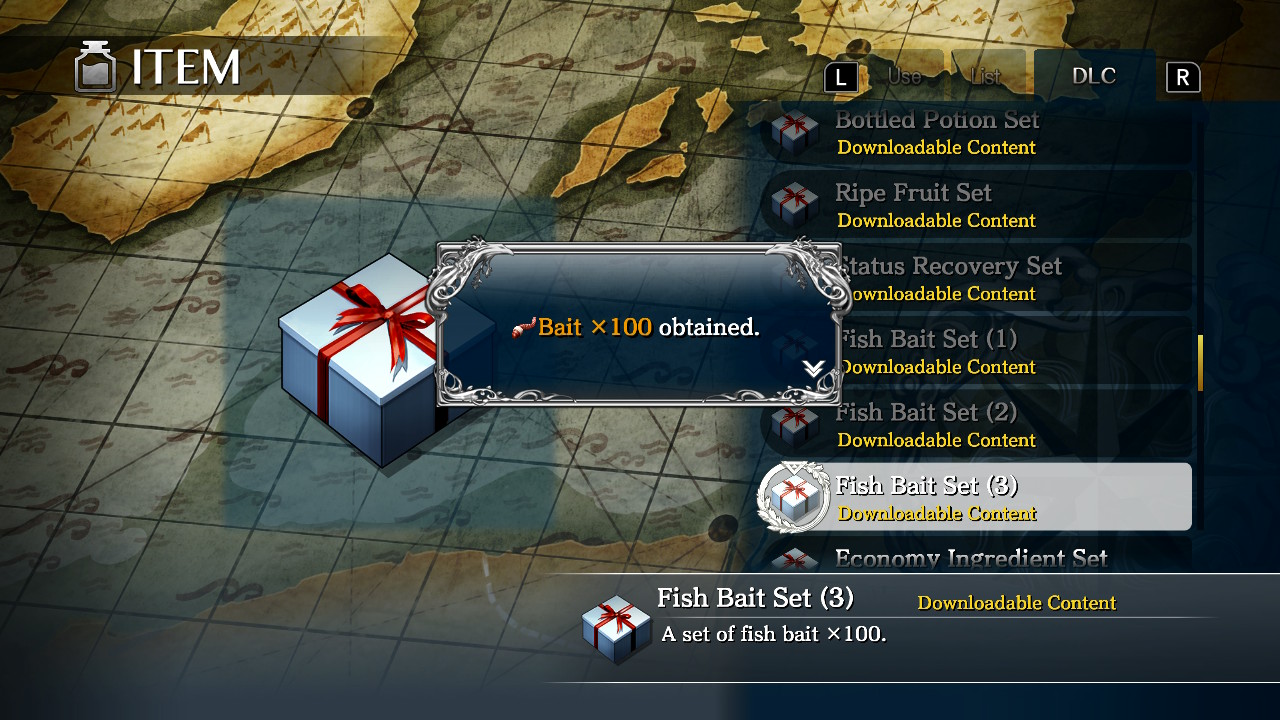Open the DLC tab
Screen dimensions: 1280x720
click(1094, 75)
